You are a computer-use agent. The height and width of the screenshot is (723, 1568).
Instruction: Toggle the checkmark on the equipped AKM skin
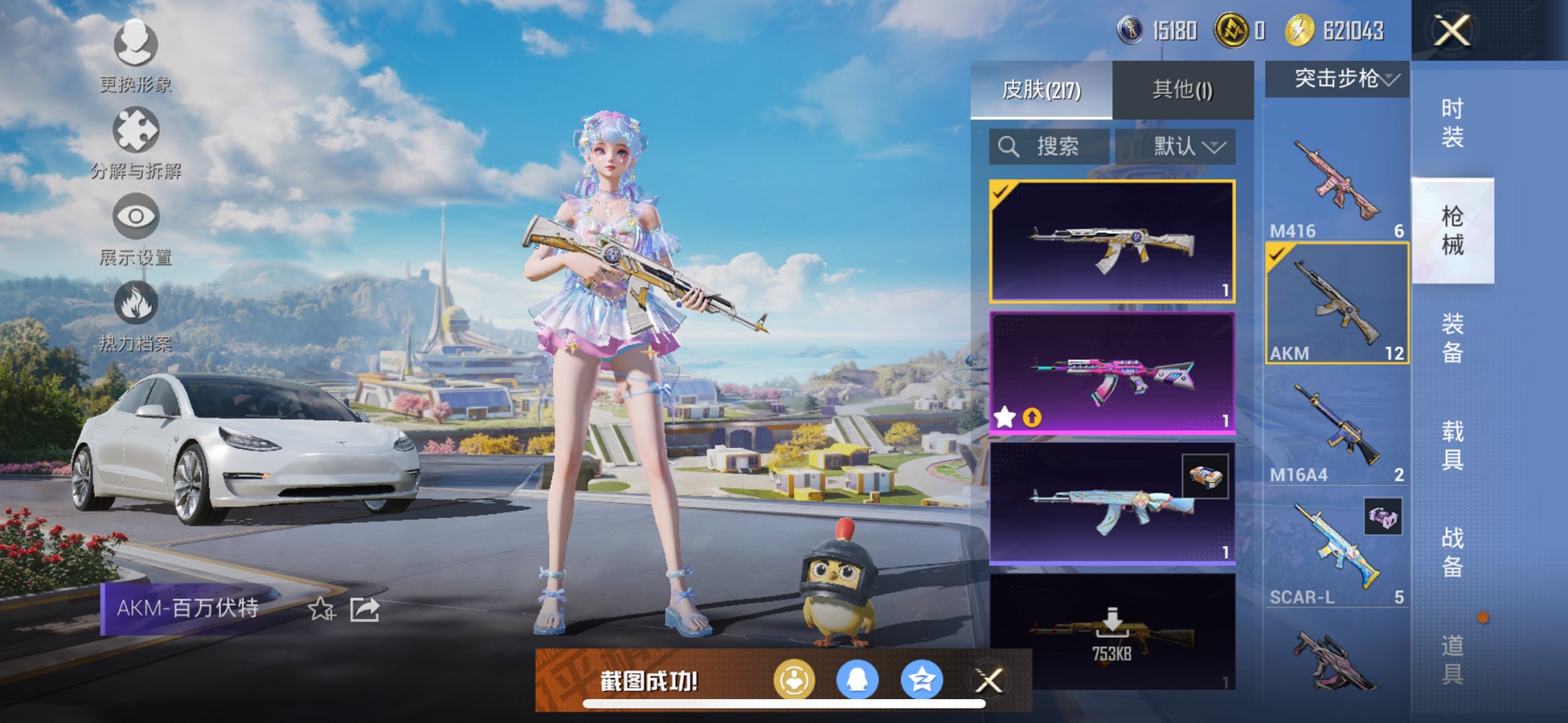(1003, 193)
